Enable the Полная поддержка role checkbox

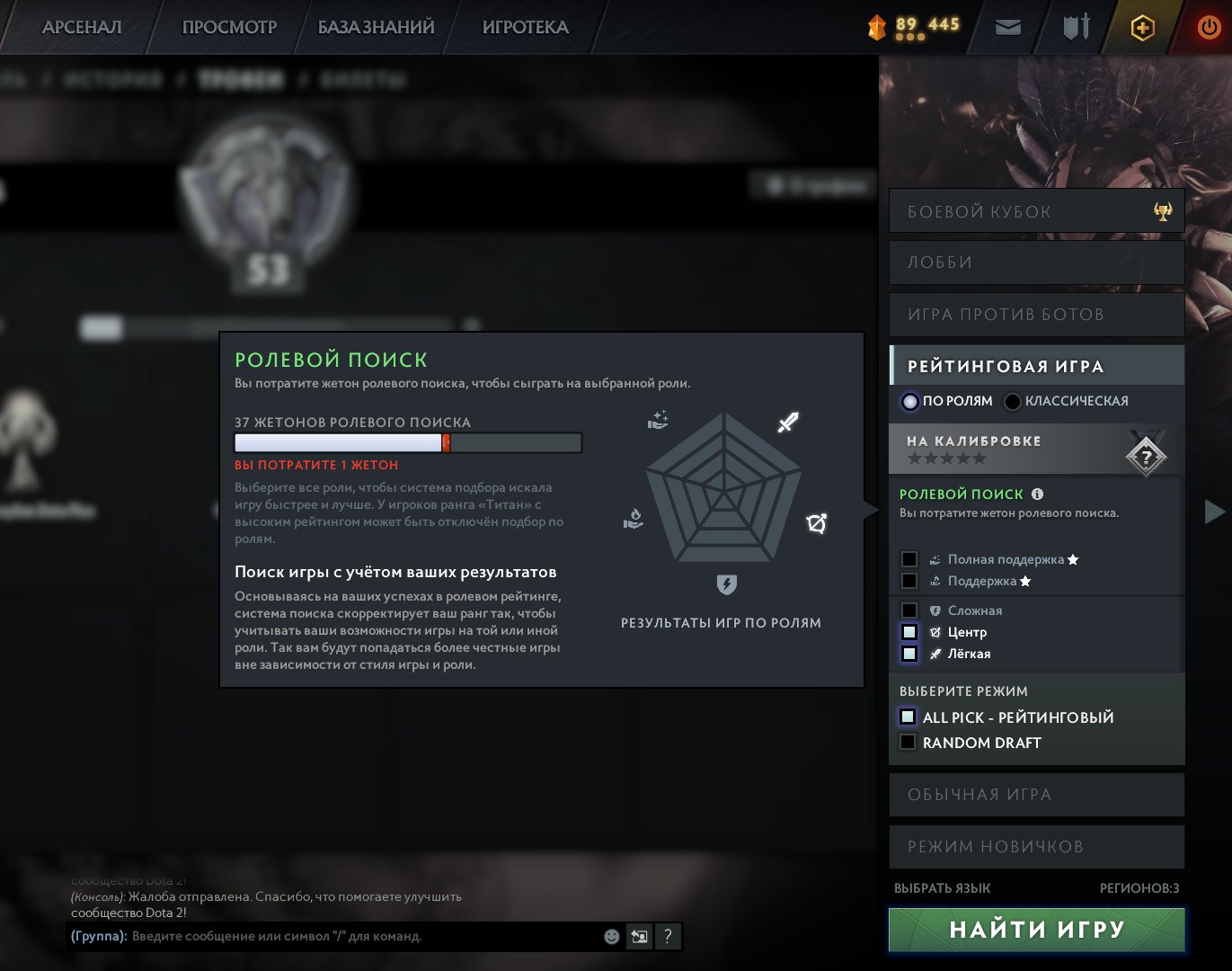[x=910, y=558]
